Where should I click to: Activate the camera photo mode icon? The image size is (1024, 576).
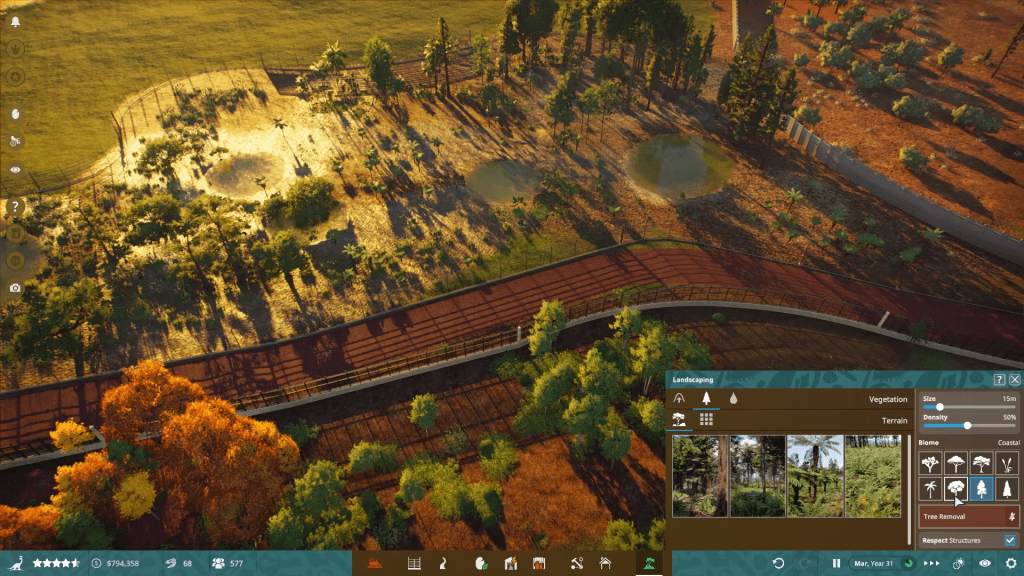coord(15,288)
